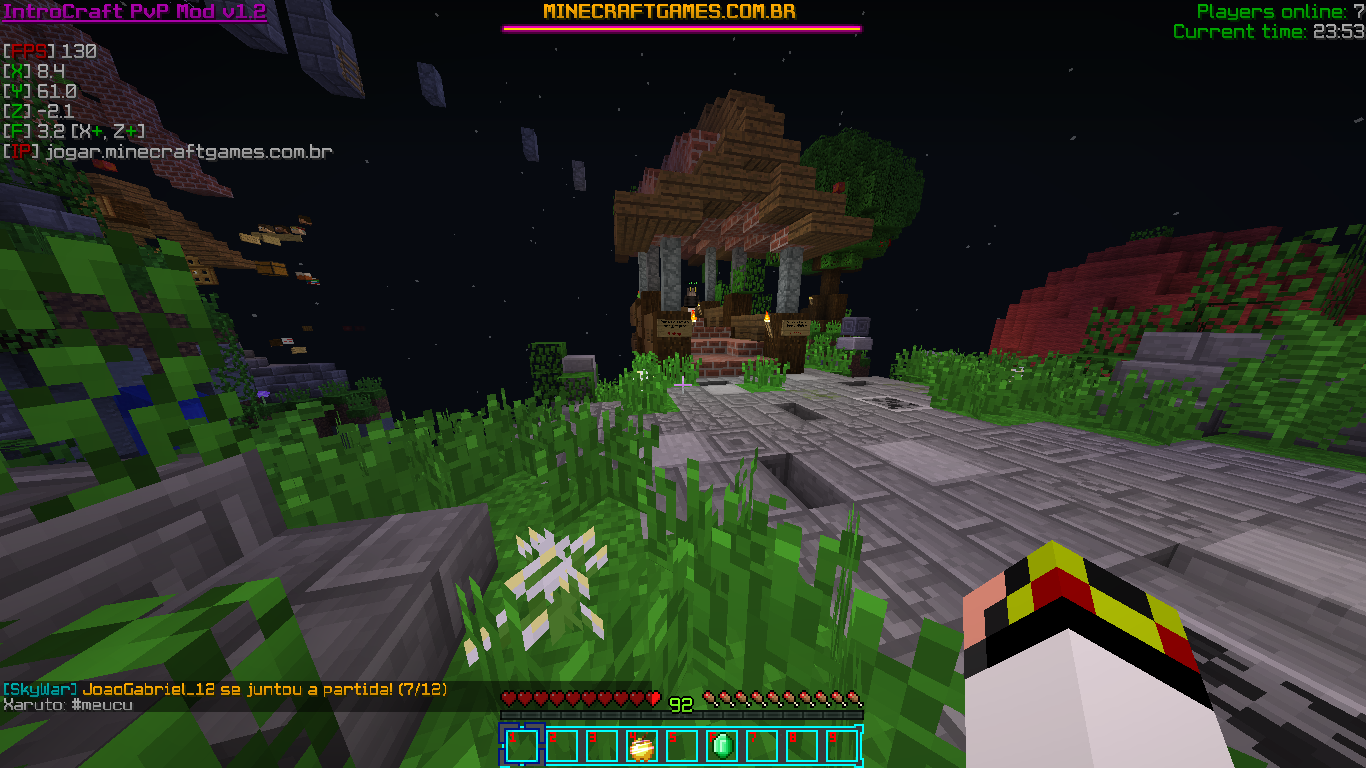Select the golden apple hotbar slot

point(641,746)
